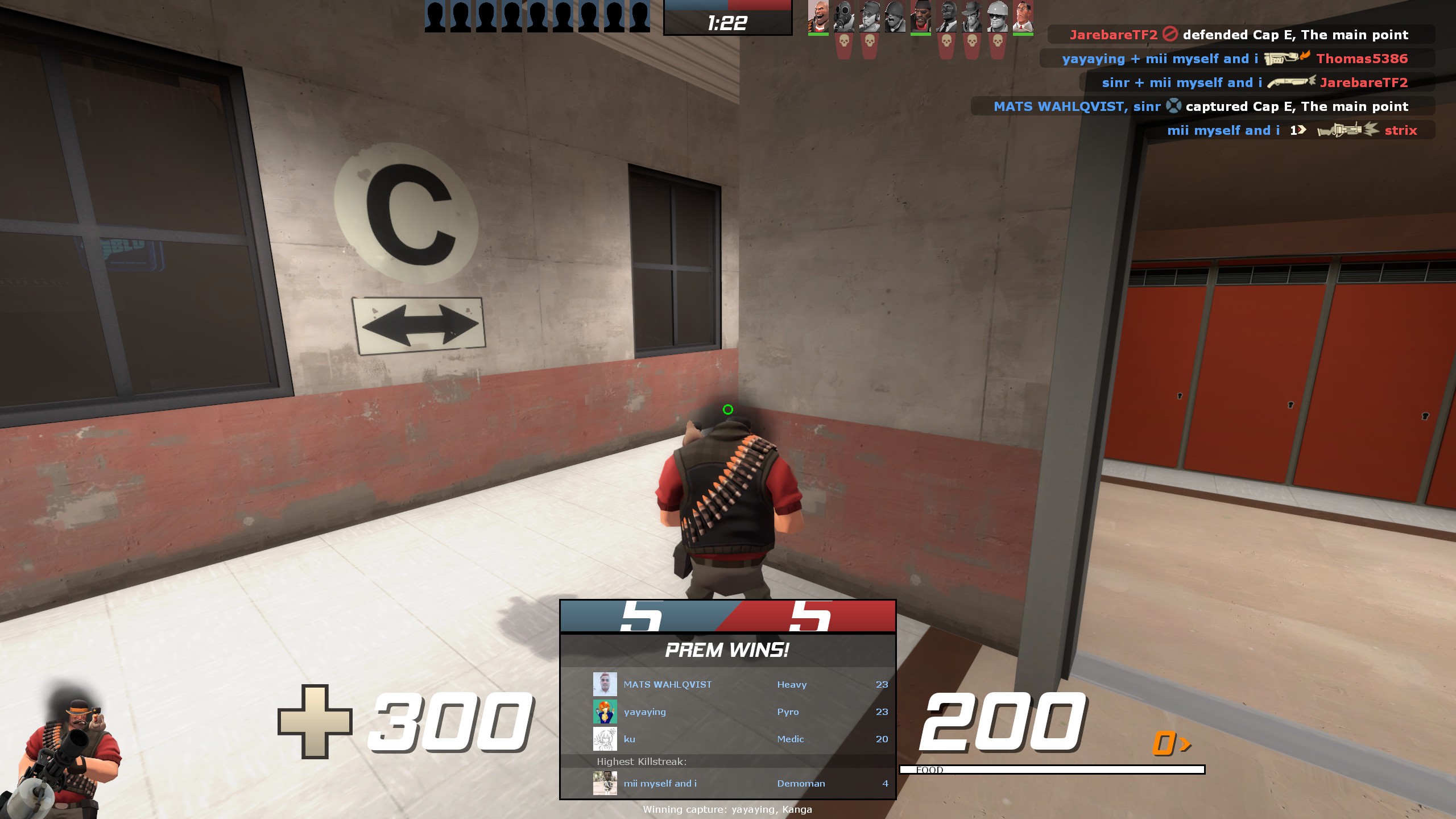Viewport: 1456px width, 819px height.
Task: Select MATS WAHLQVIST captured Cap E entry
Action: click(x=1202, y=106)
